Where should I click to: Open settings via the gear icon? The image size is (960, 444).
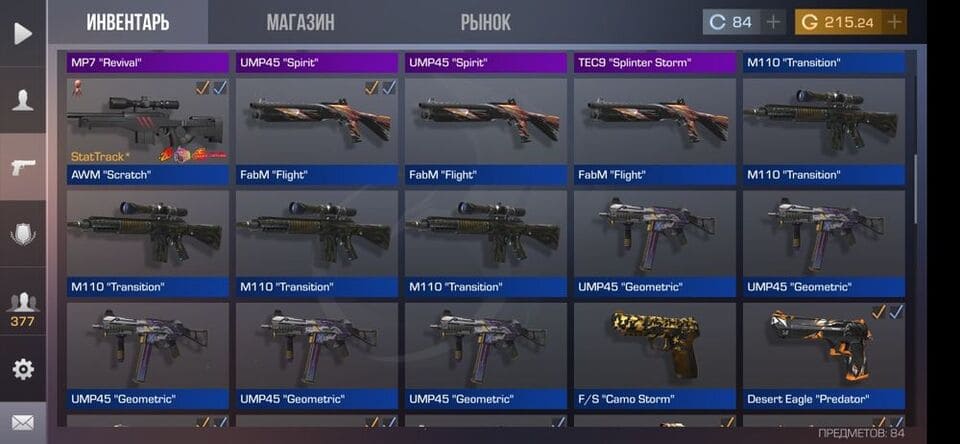tap(22, 369)
